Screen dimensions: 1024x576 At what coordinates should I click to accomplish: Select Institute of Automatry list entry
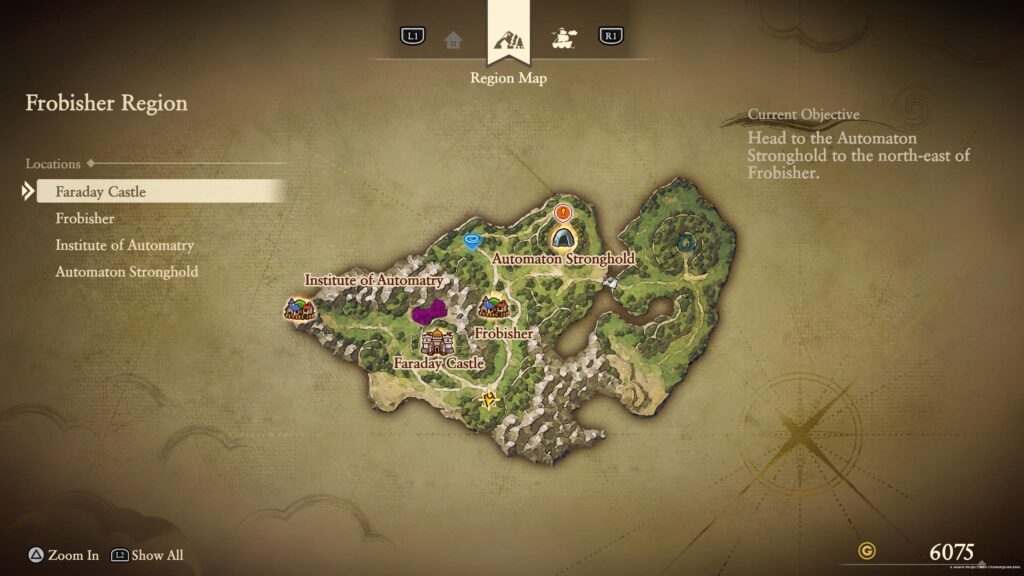(124, 245)
